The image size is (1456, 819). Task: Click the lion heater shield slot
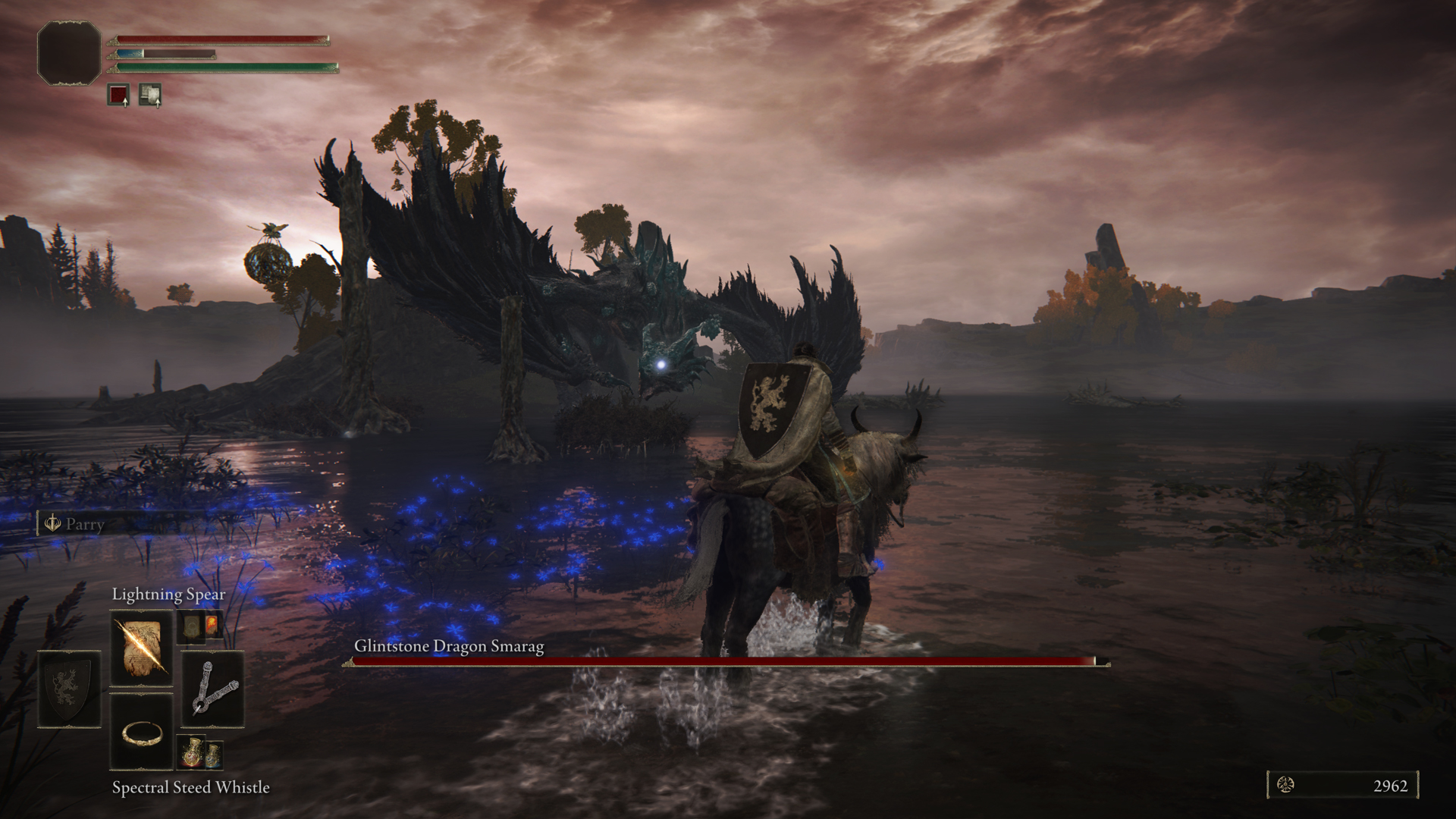point(69,689)
